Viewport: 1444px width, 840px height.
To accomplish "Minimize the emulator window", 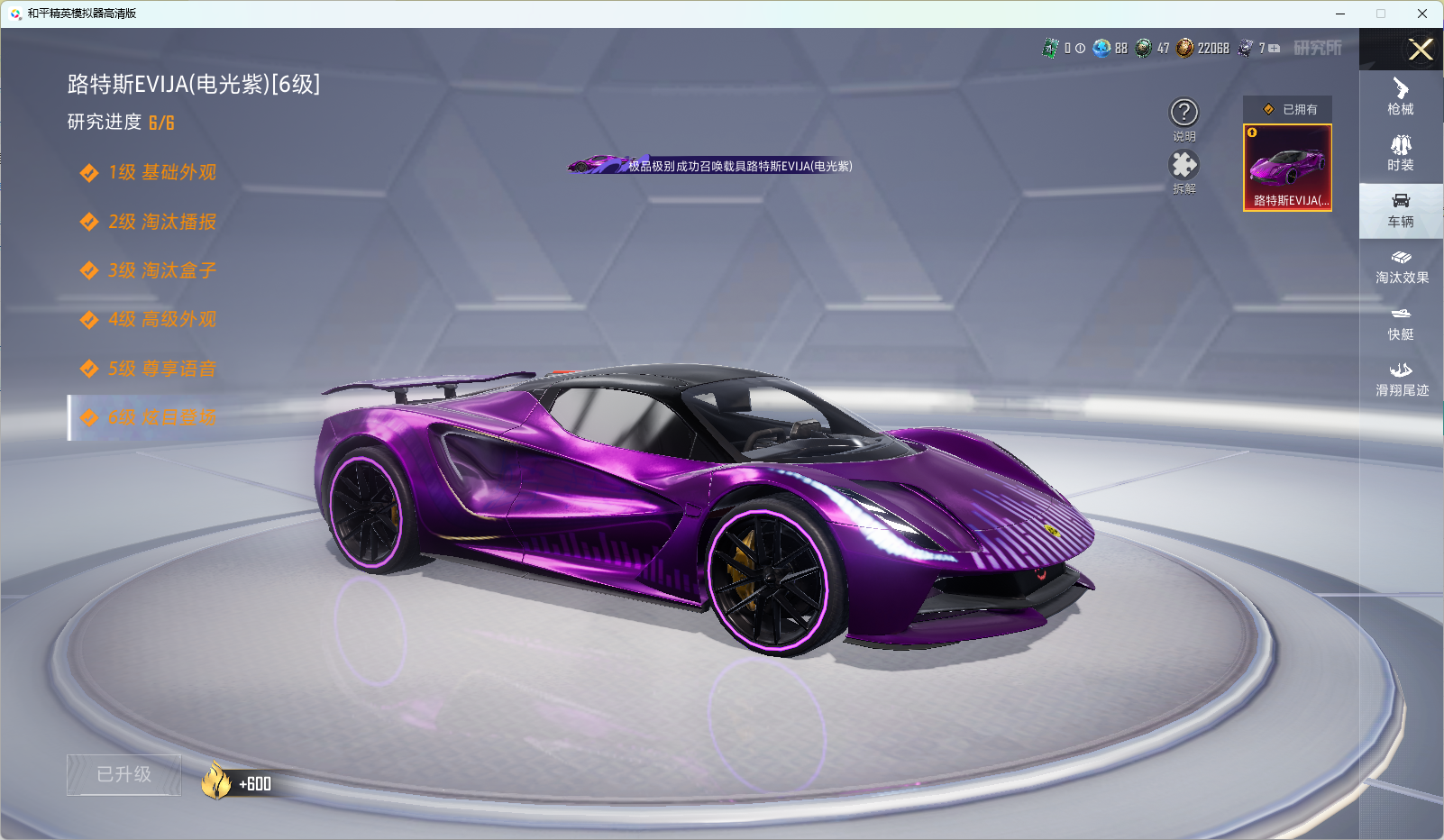I will tap(1340, 14).
